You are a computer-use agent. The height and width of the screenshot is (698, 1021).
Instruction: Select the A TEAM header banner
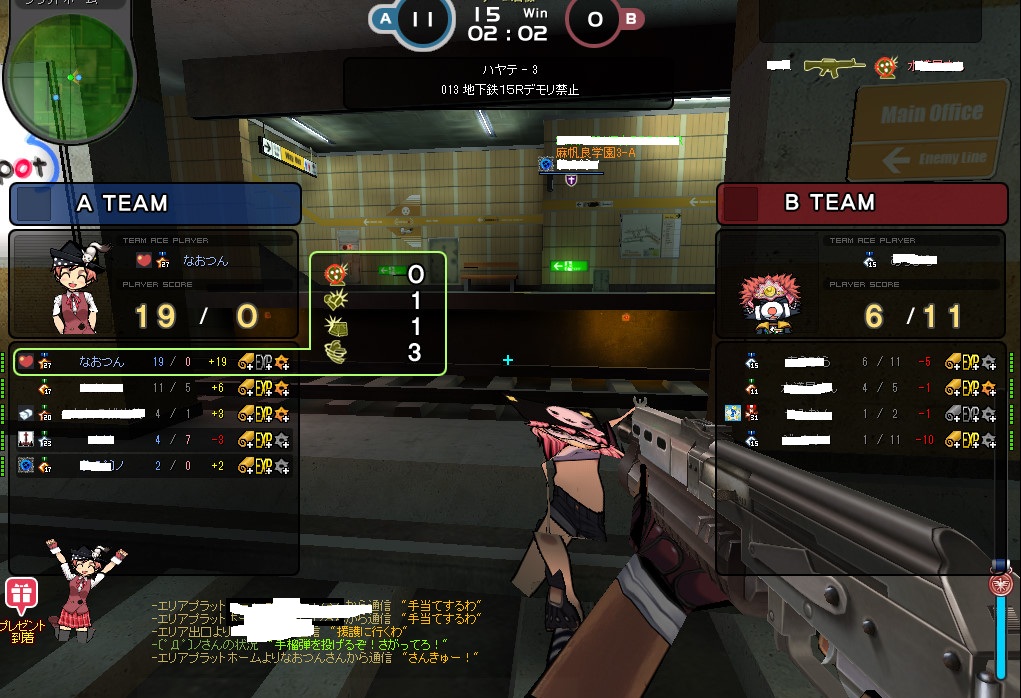click(155, 204)
